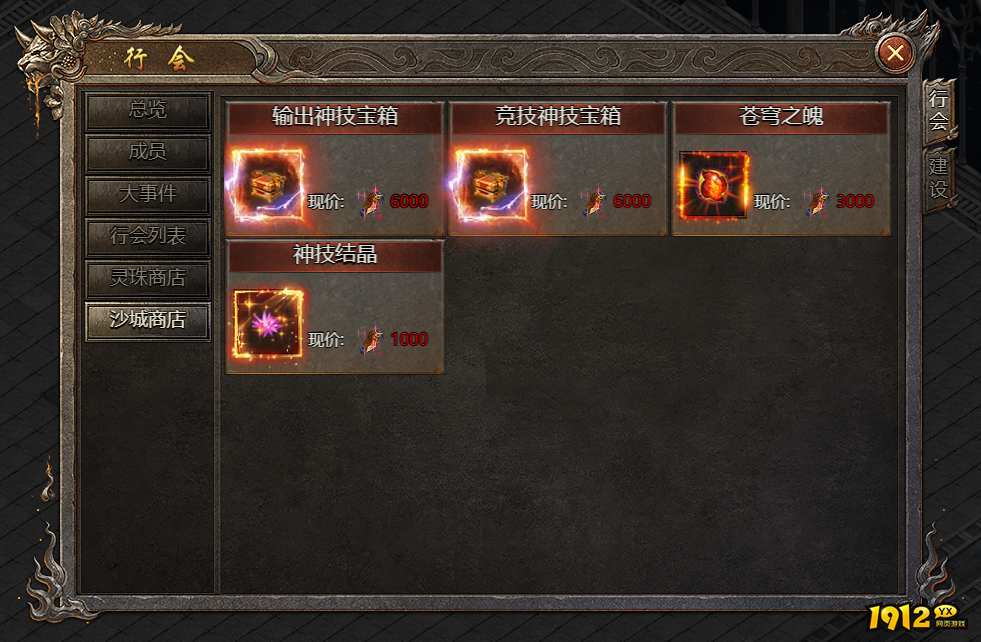Select the 神技结晶 crystal icon

click(x=267, y=324)
